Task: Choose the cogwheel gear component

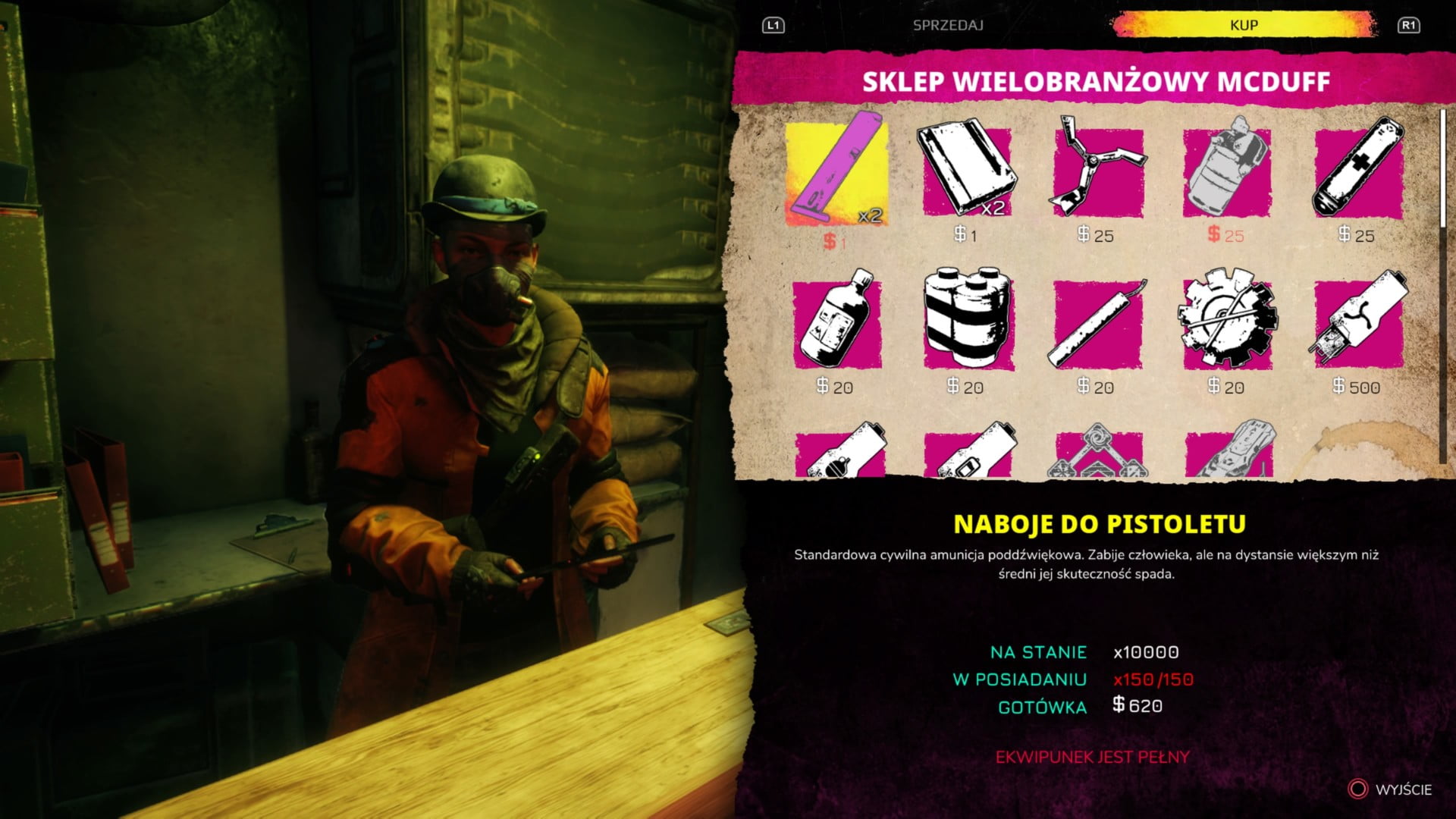Action: [1226, 323]
